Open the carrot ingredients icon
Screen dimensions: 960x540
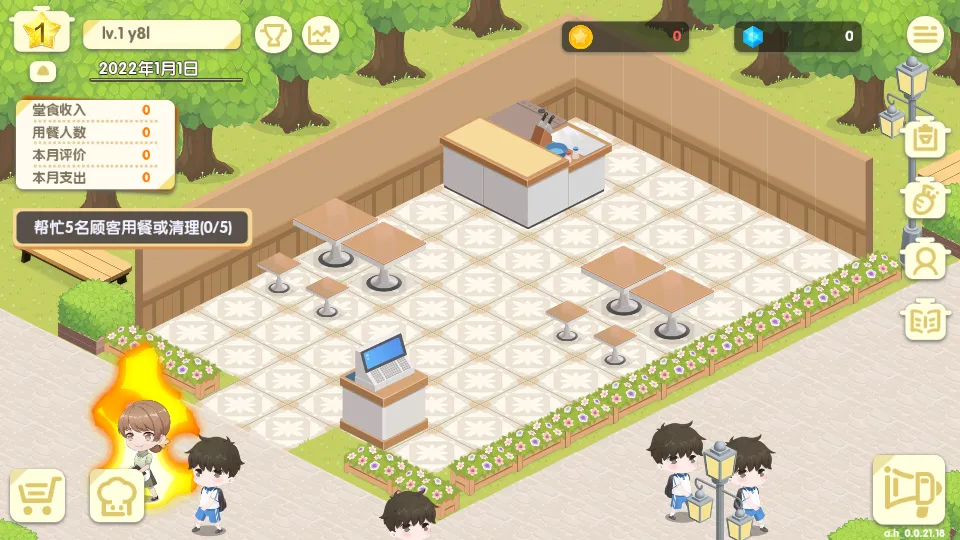pyautogui.click(x=925, y=200)
